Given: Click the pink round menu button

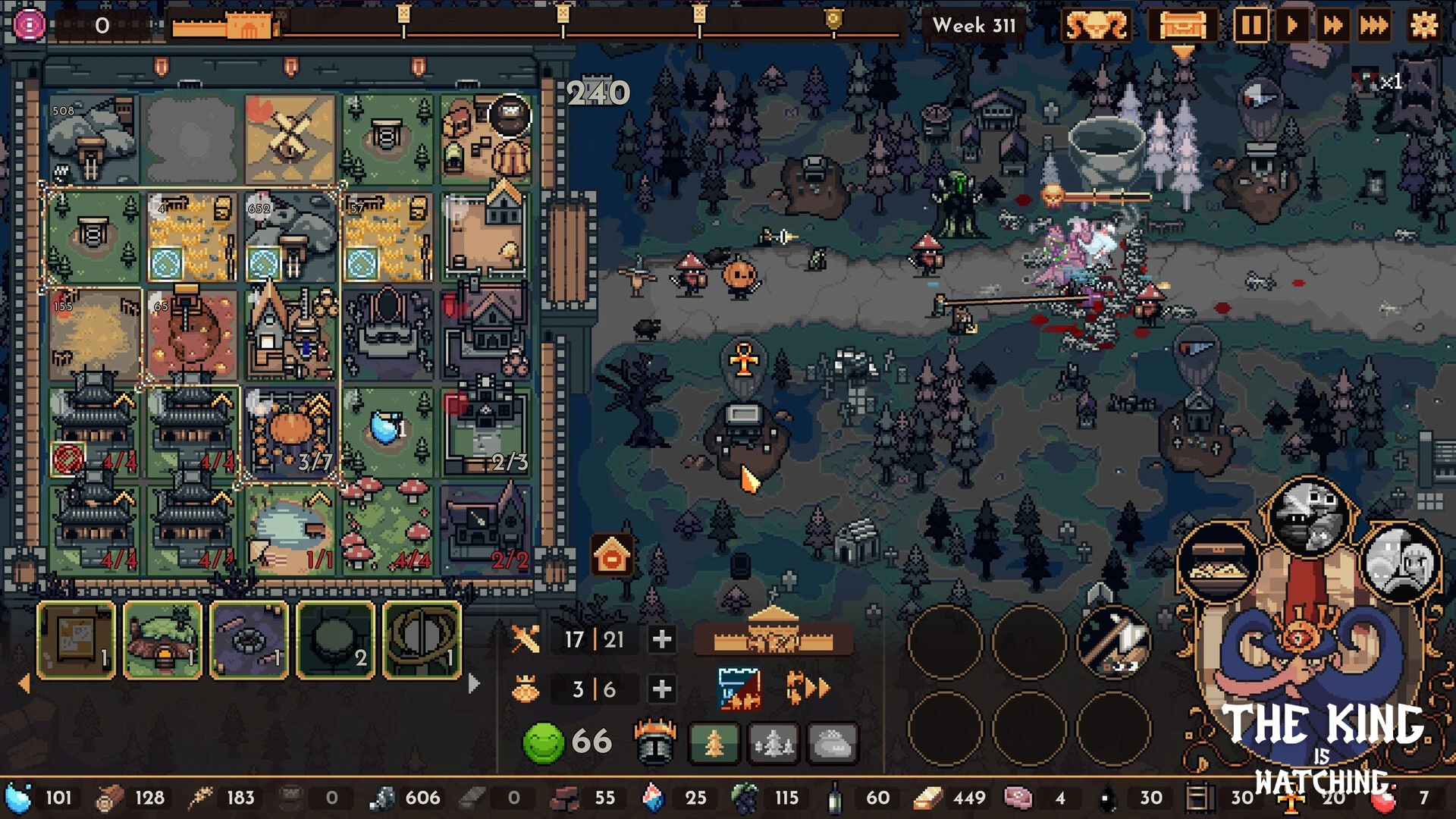Looking at the screenshot, I should pyautogui.click(x=29, y=26).
